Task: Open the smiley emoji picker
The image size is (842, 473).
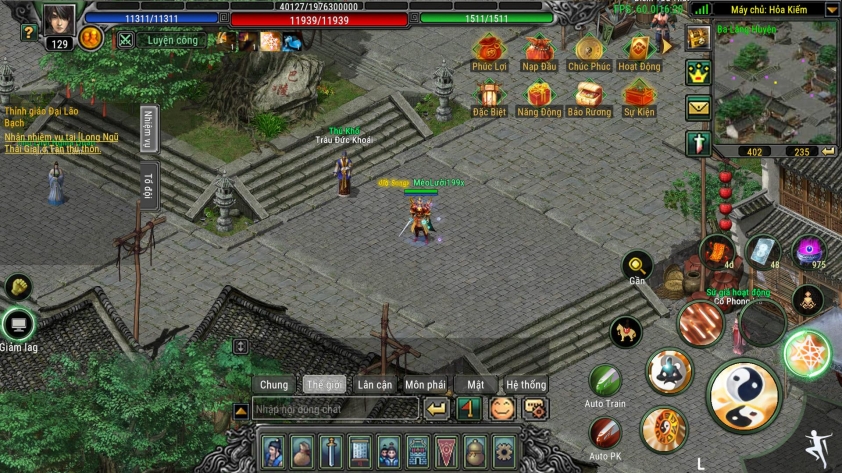Action: (500, 408)
